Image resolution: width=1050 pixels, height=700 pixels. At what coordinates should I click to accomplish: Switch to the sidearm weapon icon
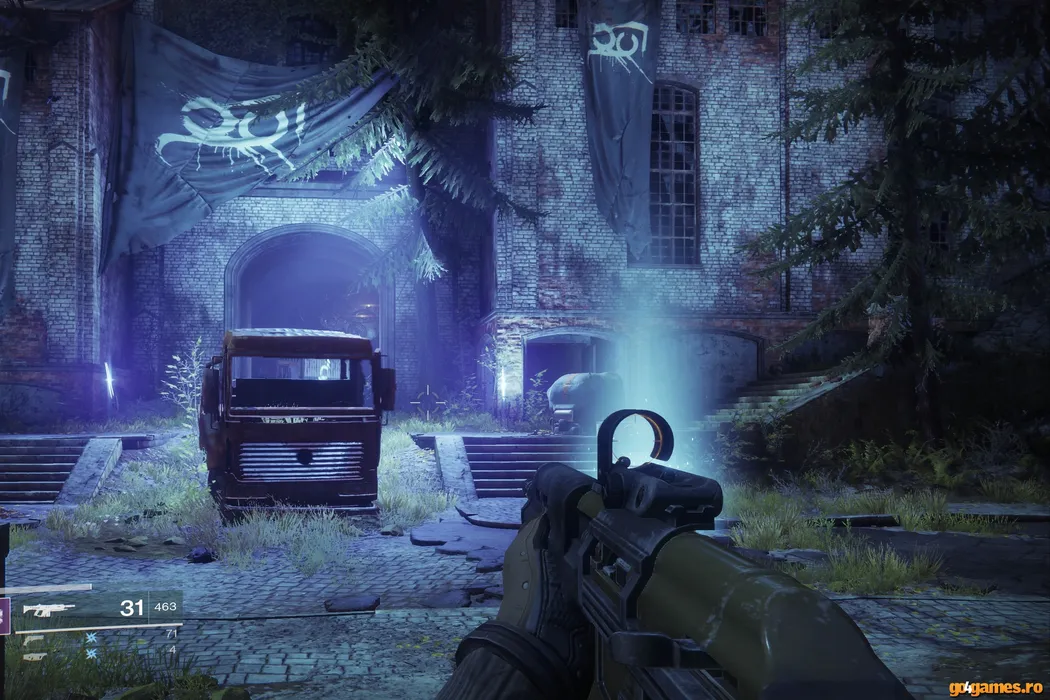click(33, 639)
